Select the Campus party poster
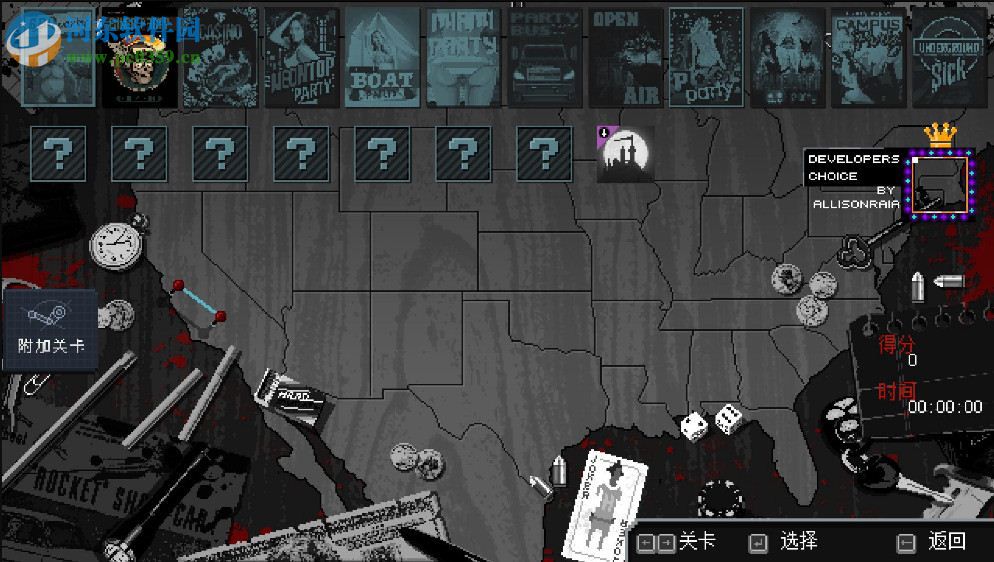 [868, 57]
